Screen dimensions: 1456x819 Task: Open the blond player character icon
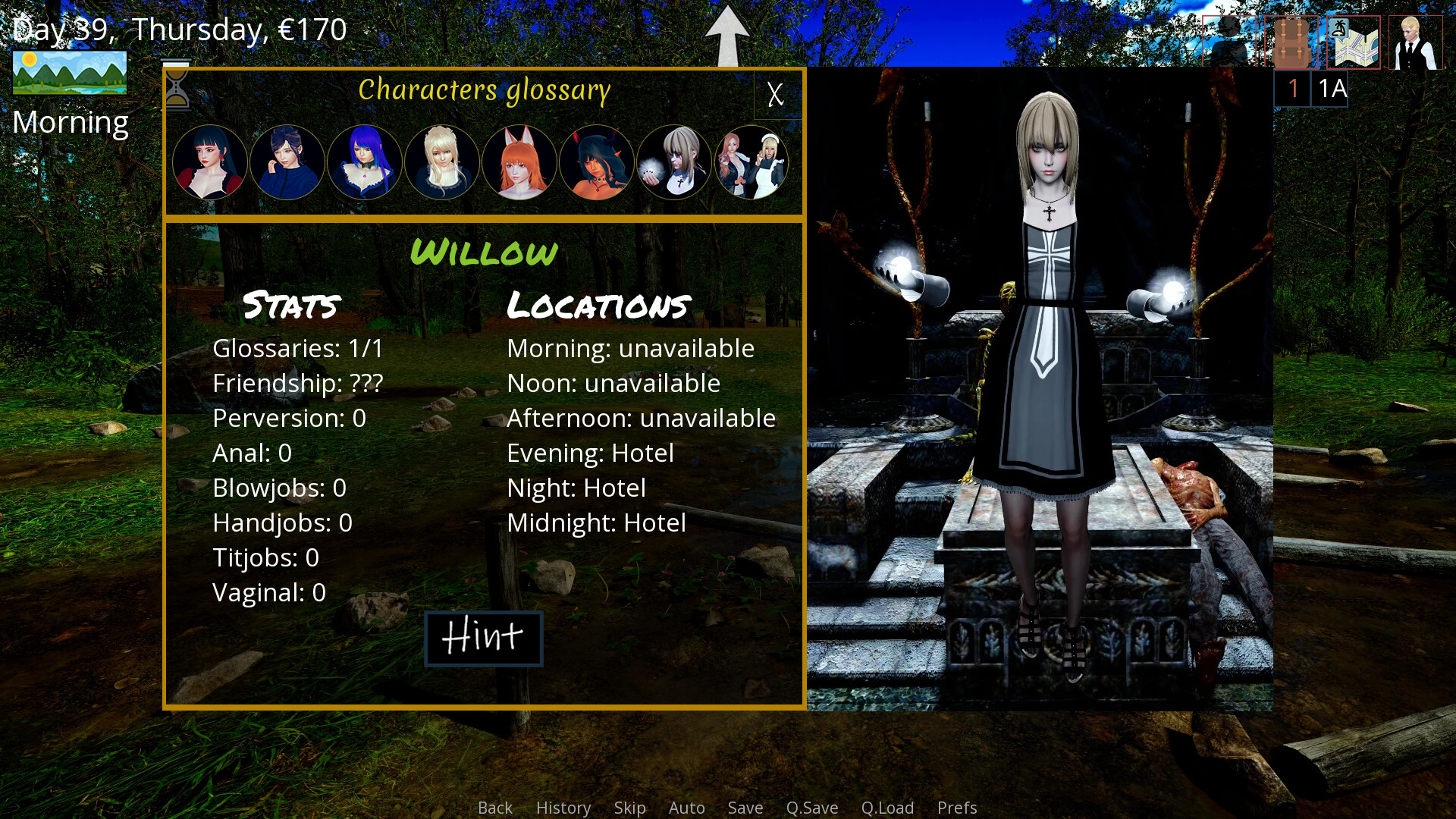coord(1416,42)
